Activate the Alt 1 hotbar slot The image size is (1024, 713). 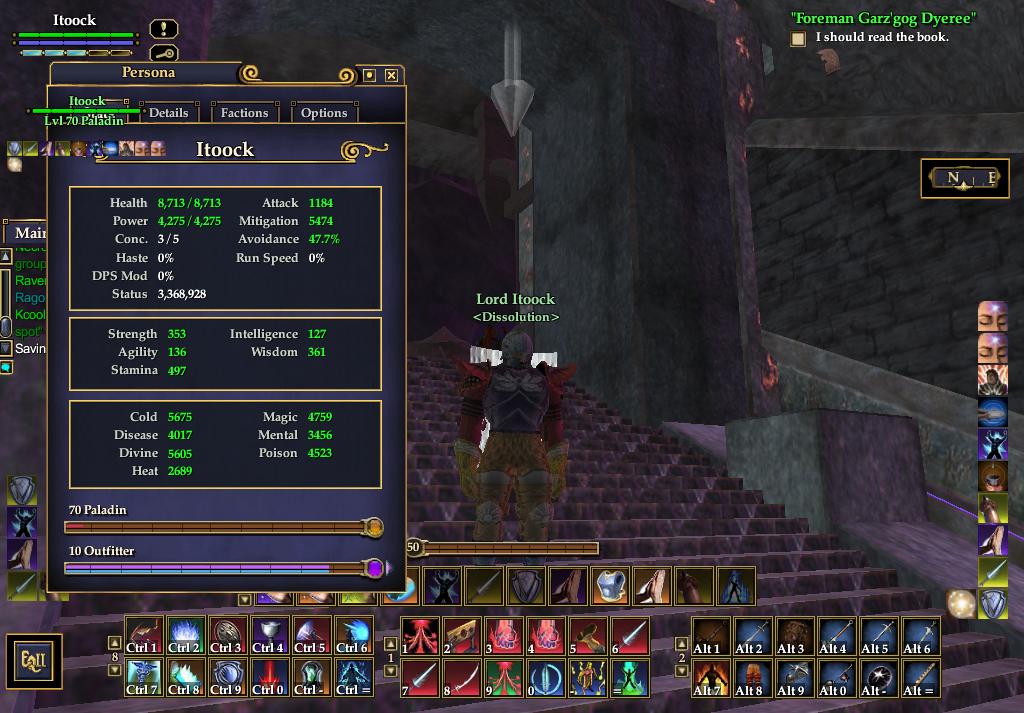click(708, 636)
